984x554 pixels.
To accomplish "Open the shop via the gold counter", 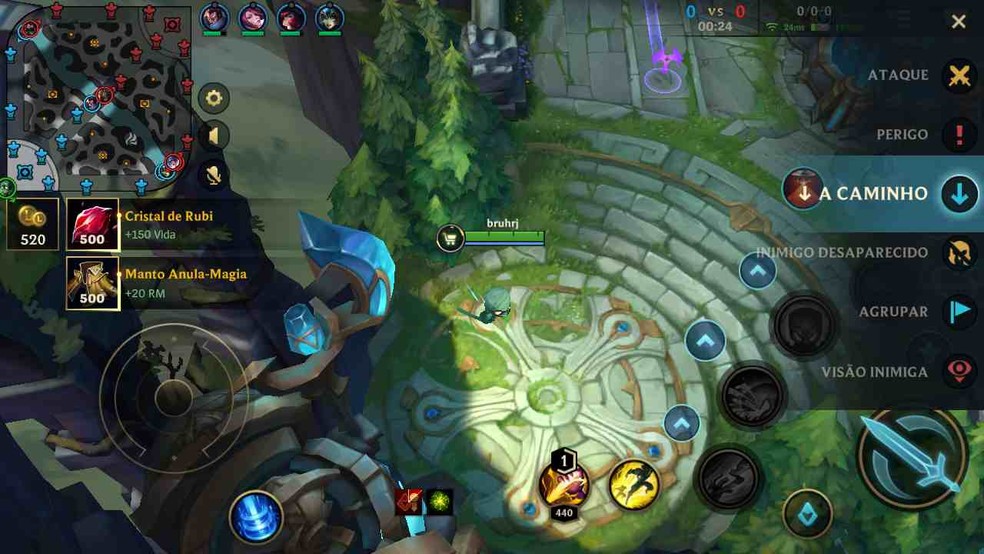I will 33,224.
